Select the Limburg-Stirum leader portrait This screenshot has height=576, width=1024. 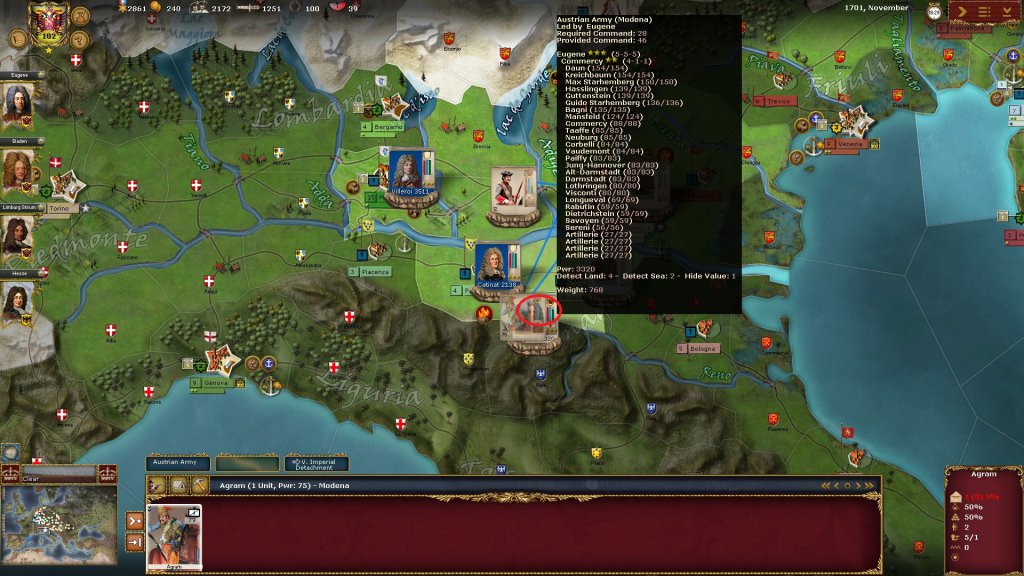click(x=17, y=238)
